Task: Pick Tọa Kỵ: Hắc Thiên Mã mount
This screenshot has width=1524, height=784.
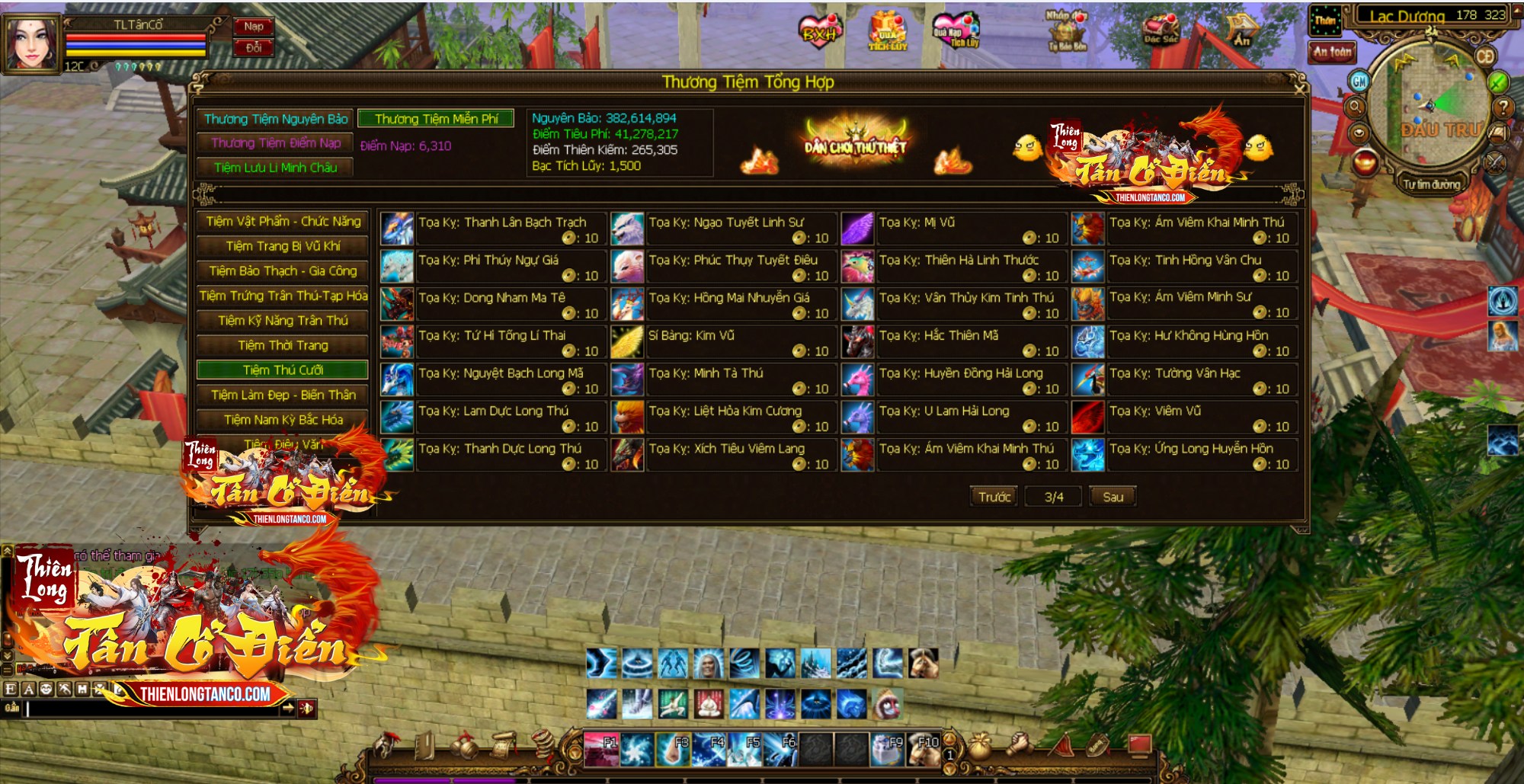Action: [857, 341]
